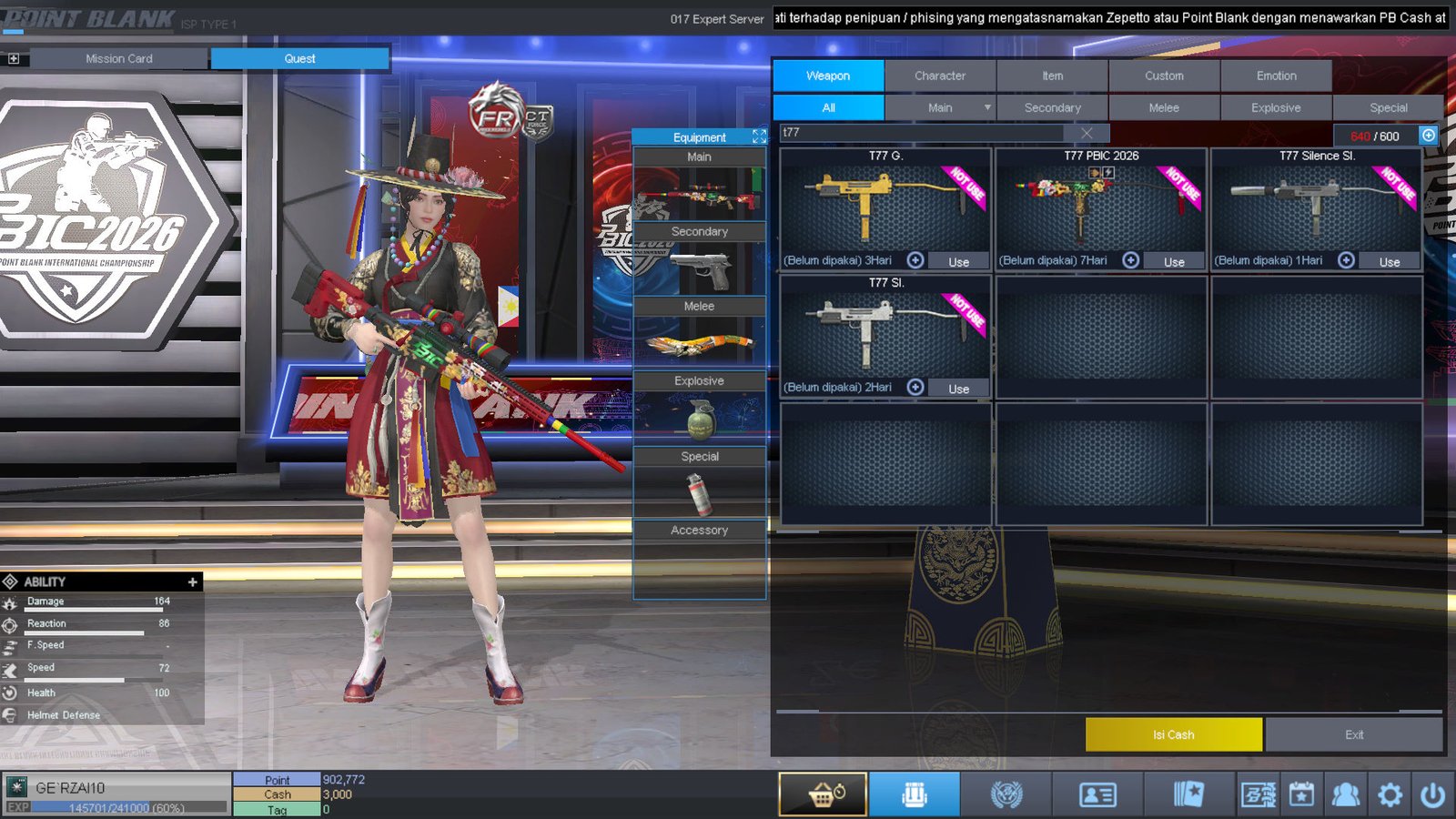Screen dimensions: 1456x819
Task: Use the T77 Silence Sl. weapon
Action: click(1390, 261)
